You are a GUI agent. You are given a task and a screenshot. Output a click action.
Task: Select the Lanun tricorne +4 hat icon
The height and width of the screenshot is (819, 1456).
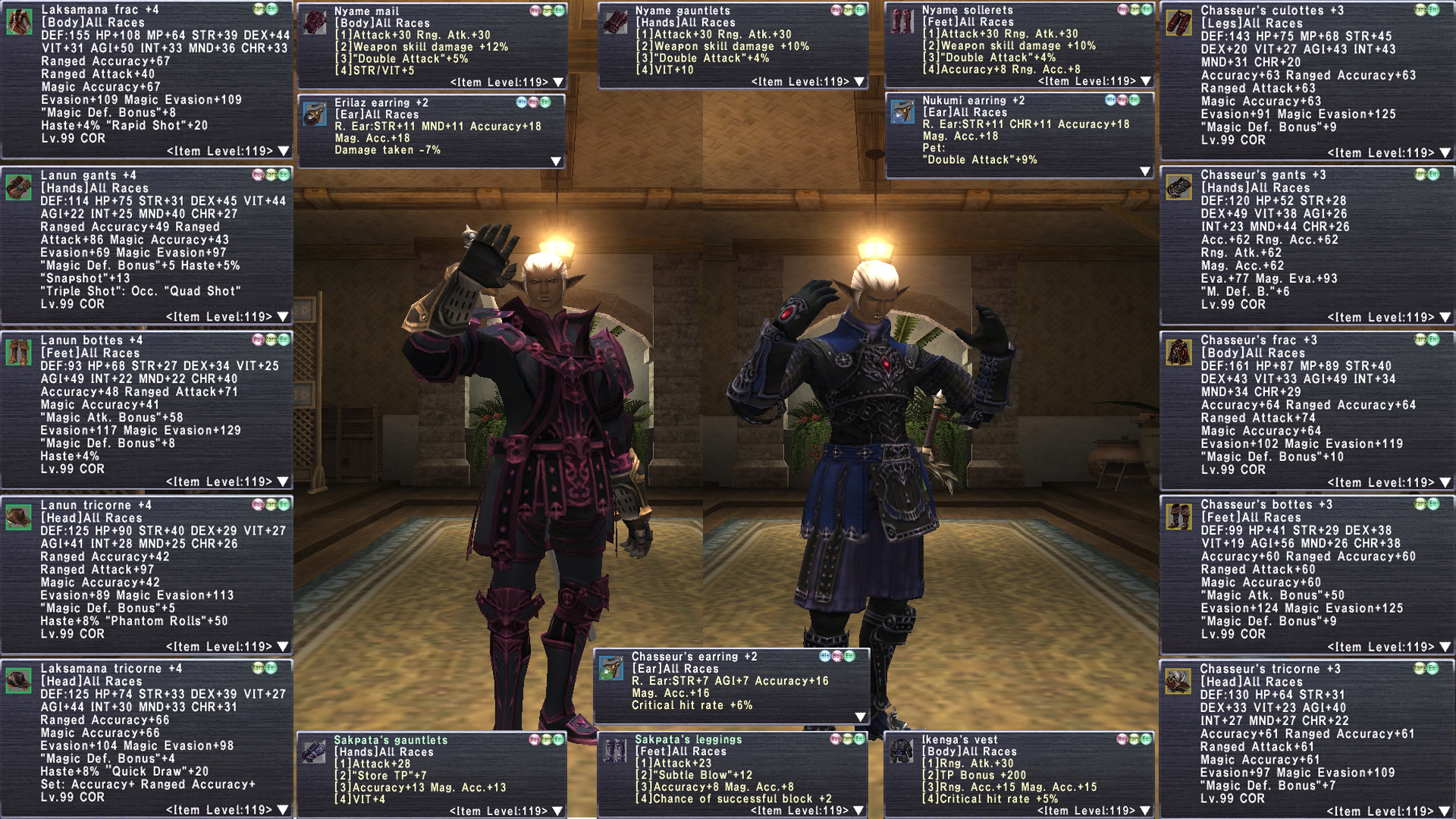[x=19, y=516]
